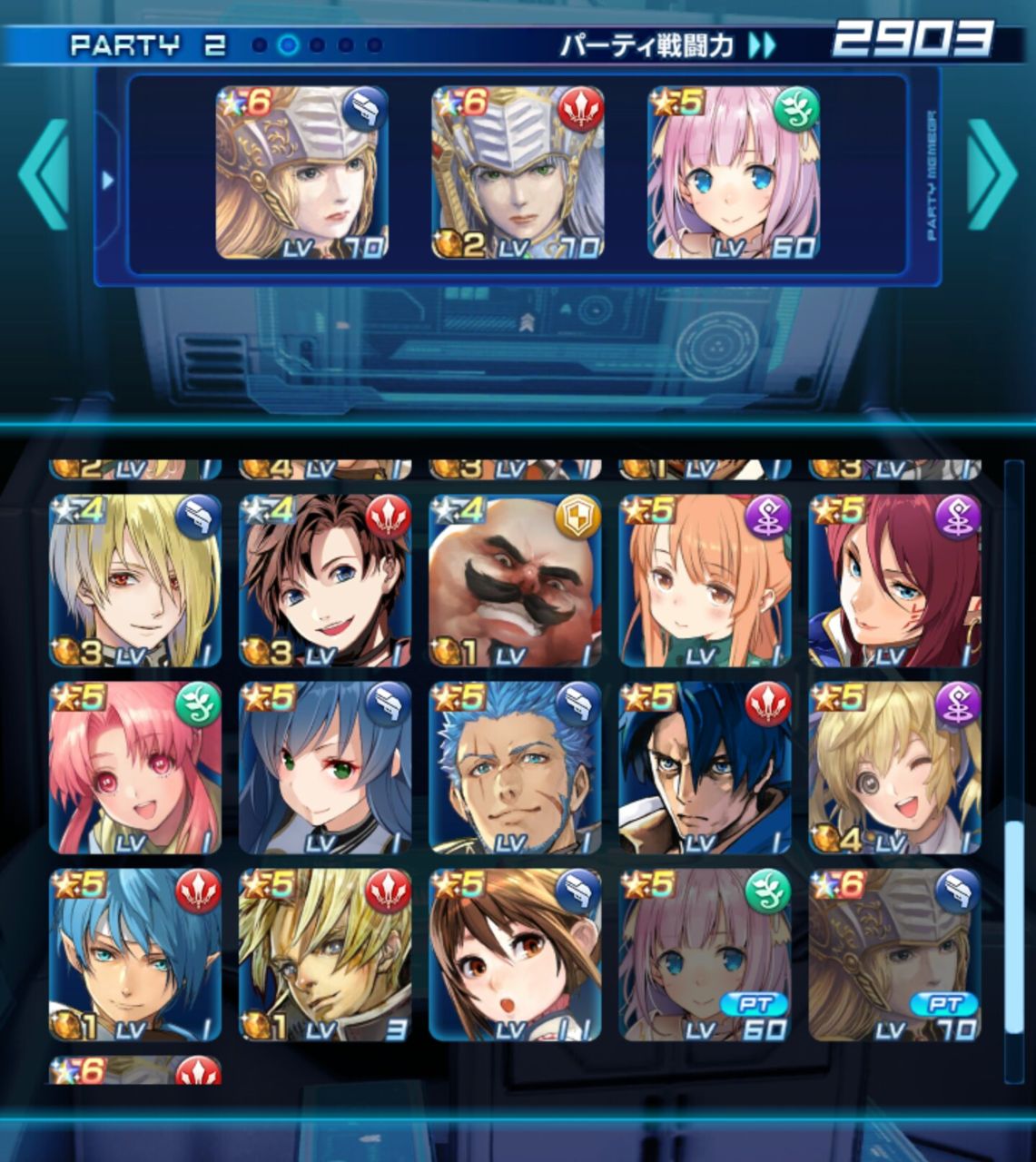The image size is (1036, 1162).
Task: Choose the blue-haired green-eyed girl character
Action: click(324, 768)
